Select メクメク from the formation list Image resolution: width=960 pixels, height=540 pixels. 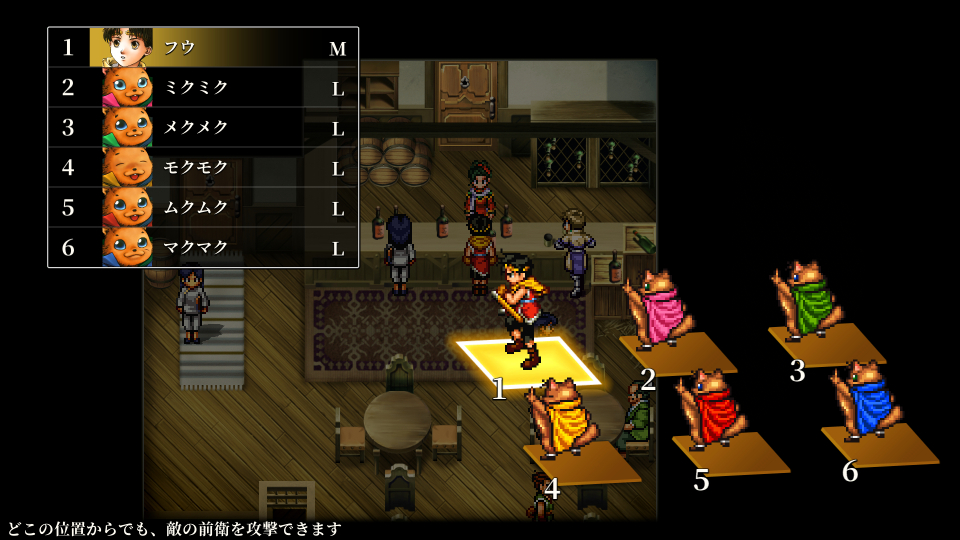(203, 127)
